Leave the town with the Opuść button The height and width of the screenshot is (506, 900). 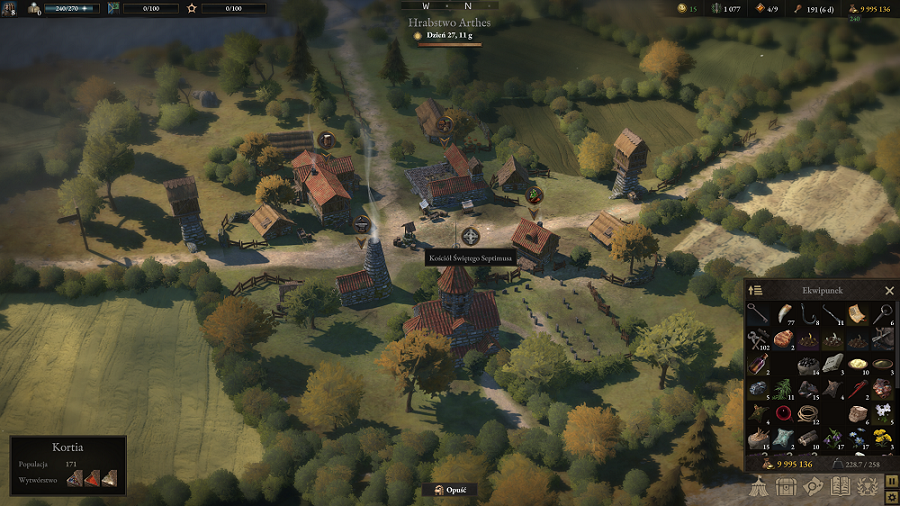pos(450,490)
